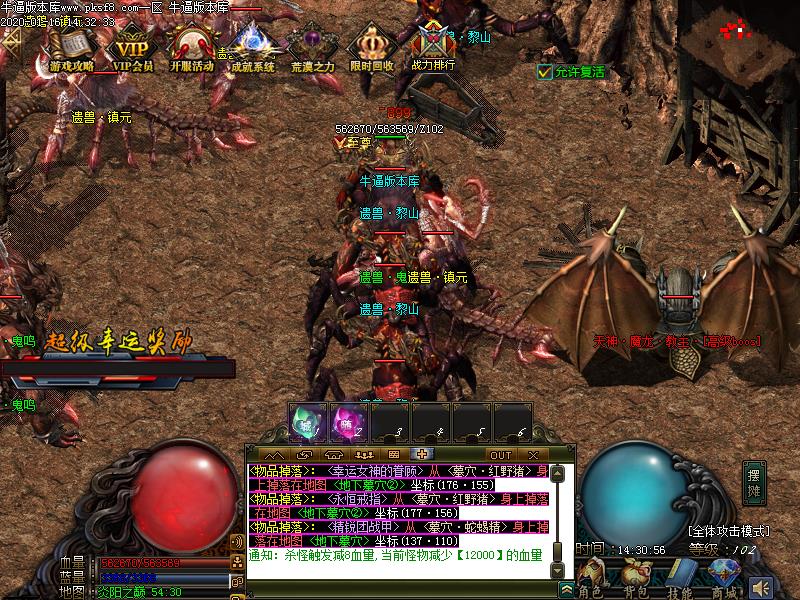Open the 商城 shop
This screenshot has width=800, height=600.
[x=723, y=576]
